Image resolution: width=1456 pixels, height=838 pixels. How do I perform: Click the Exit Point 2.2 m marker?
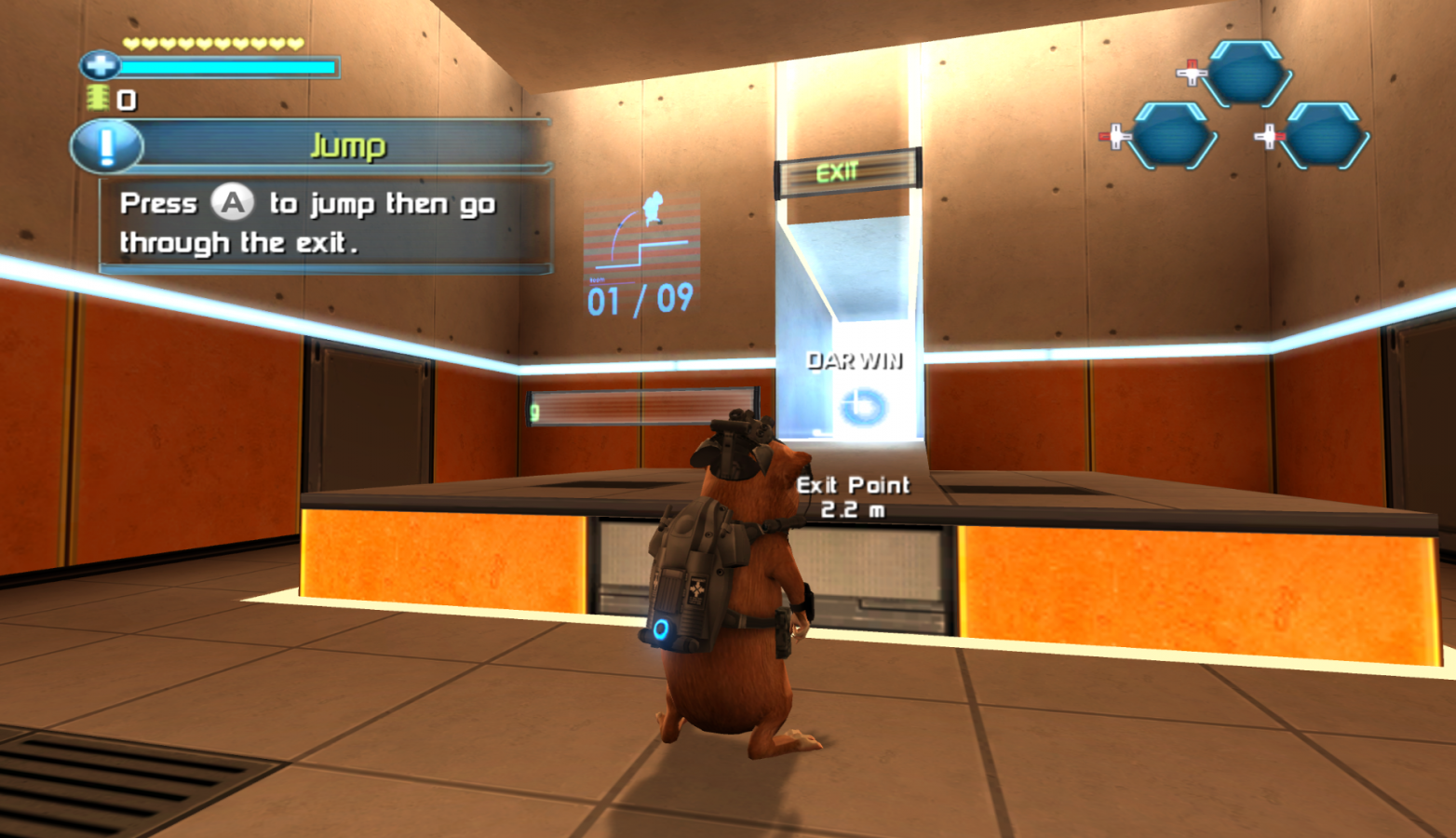click(x=853, y=497)
